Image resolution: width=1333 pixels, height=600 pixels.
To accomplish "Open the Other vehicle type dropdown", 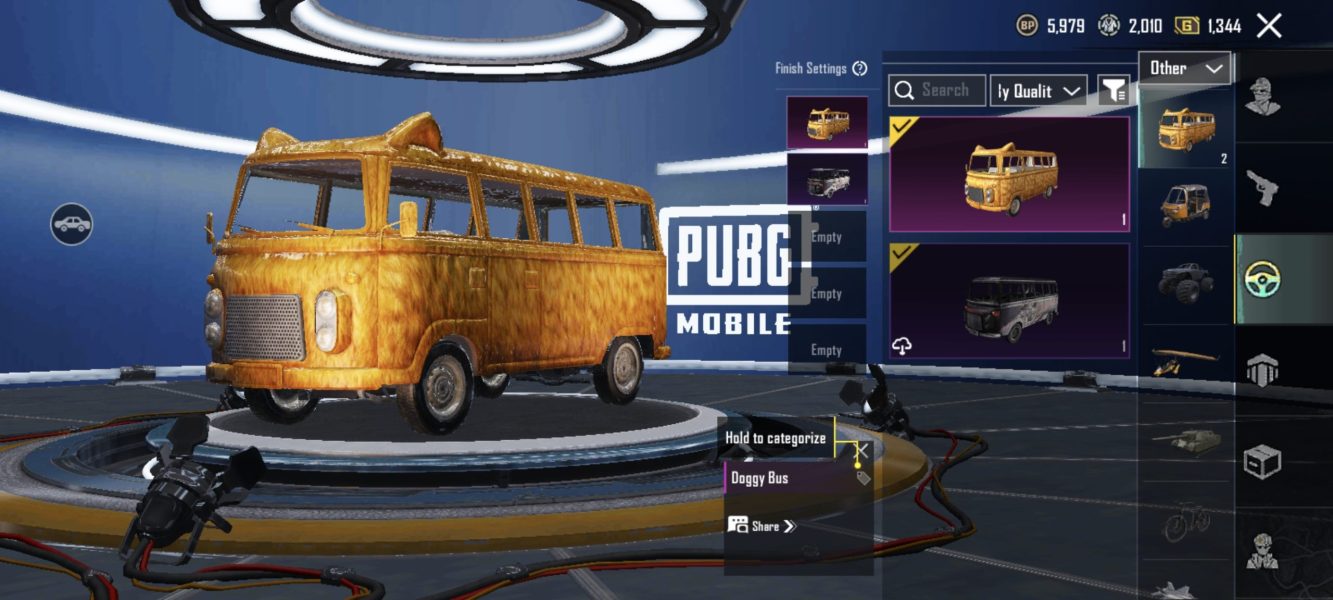I will pyautogui.click(x=1185, y=68).
